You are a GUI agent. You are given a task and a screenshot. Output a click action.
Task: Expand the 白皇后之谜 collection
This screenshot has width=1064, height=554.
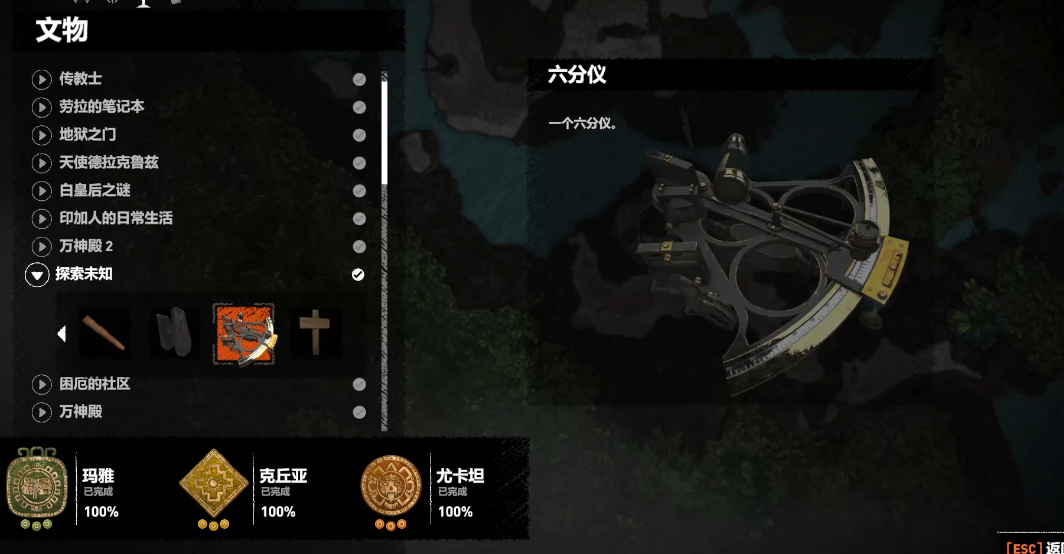pos(94,190)
